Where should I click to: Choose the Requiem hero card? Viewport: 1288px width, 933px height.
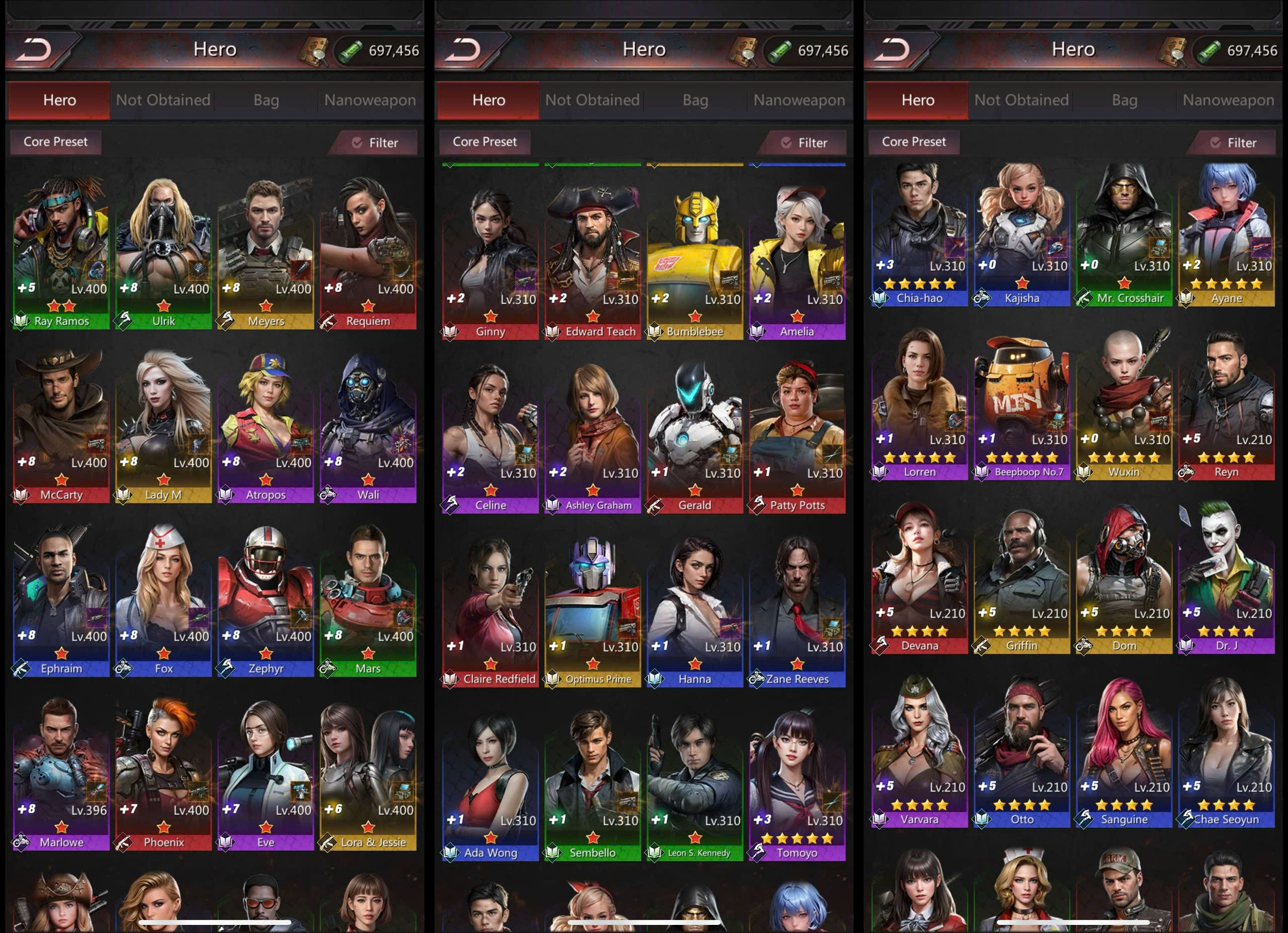[x=368, y=250]
